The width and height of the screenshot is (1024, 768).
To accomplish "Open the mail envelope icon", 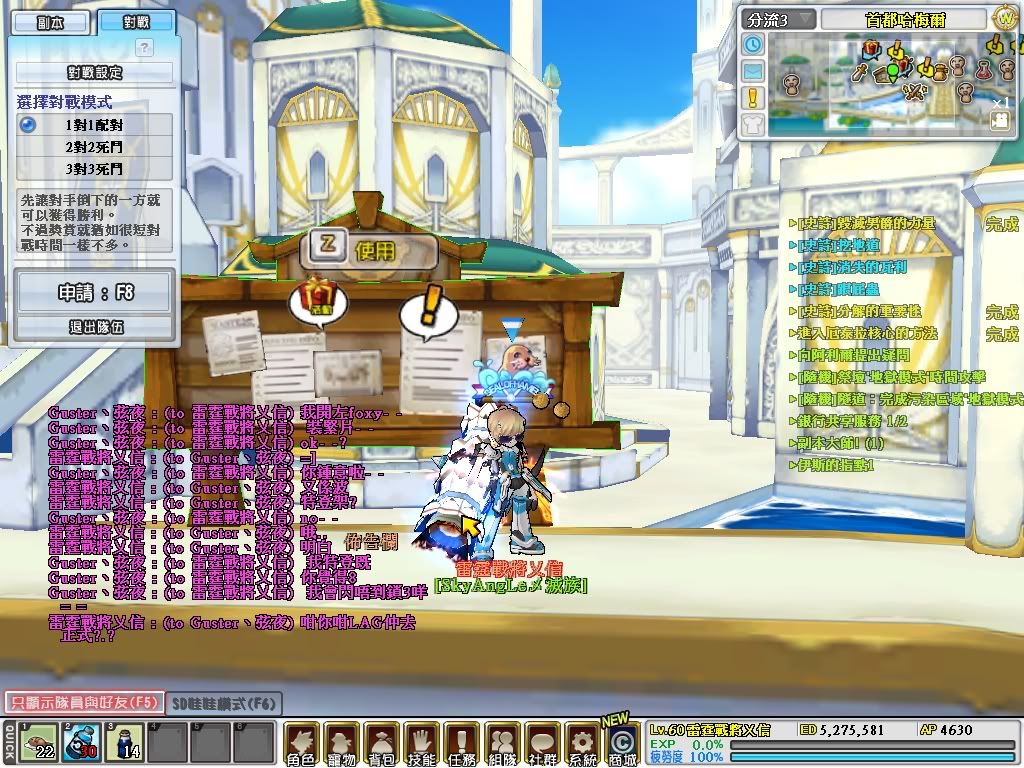I will (753, 71).
